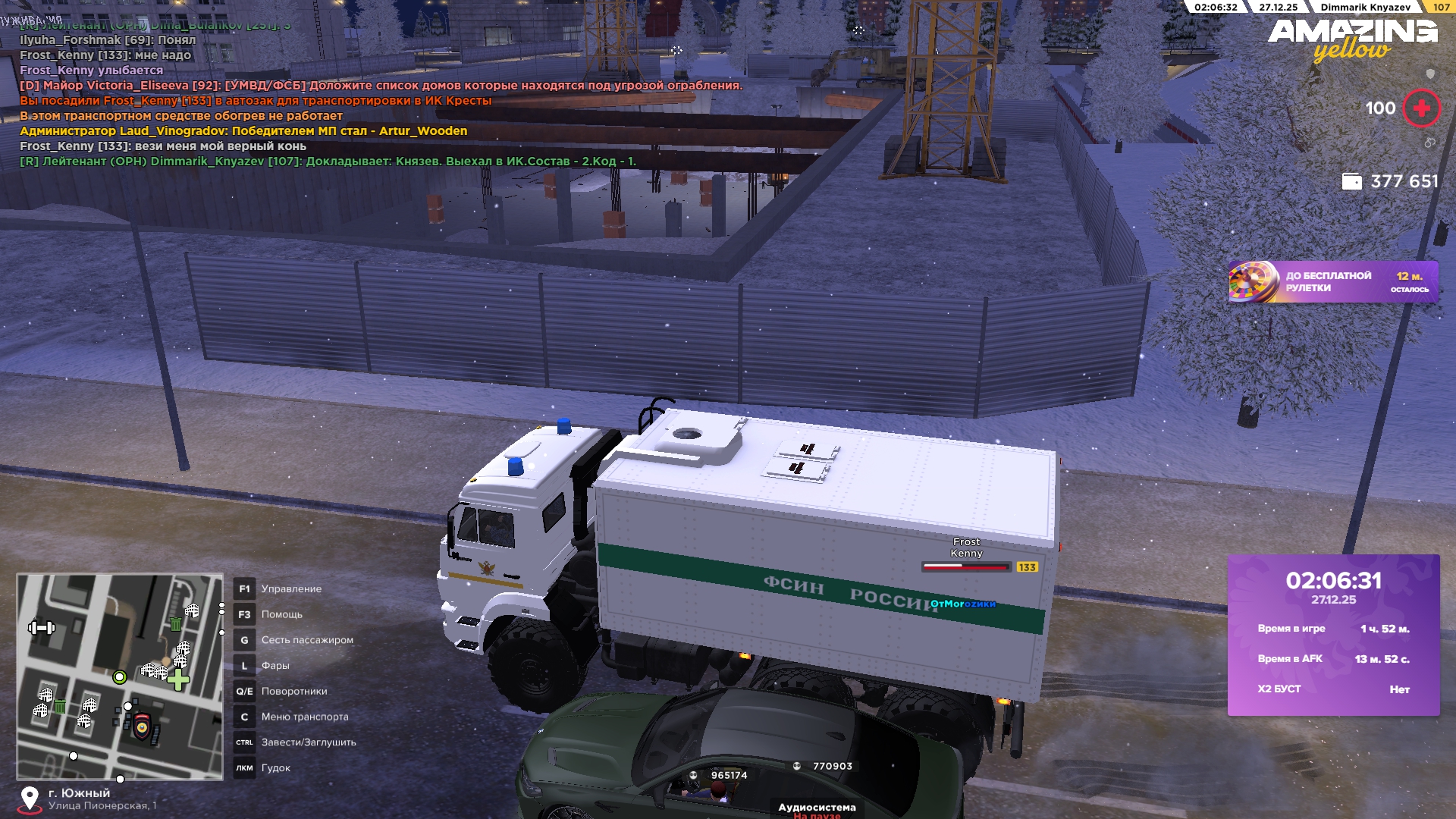Click the red health plus icon

pyautogui.click(x=1421, y=108)
